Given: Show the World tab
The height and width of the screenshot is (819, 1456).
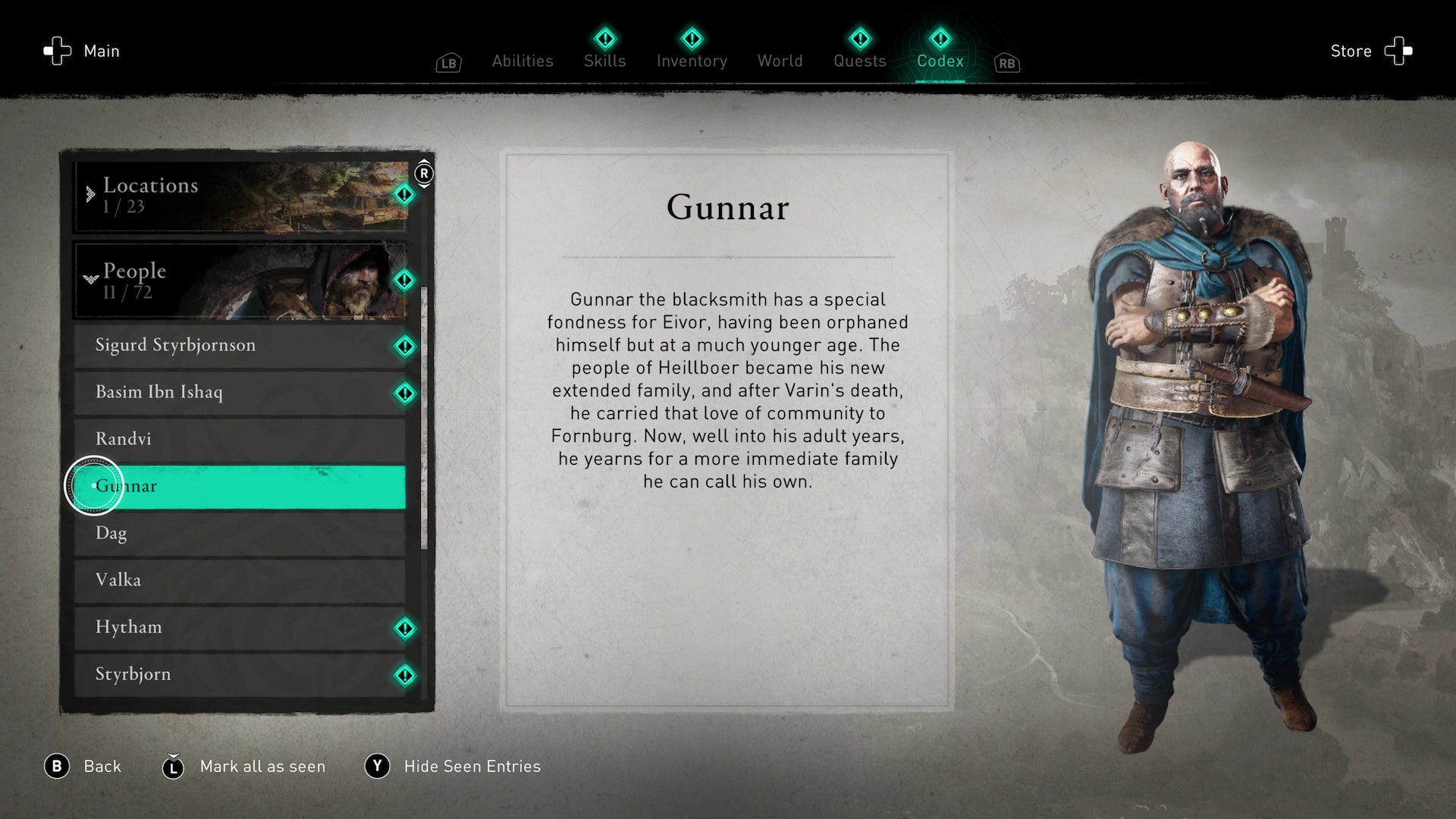Looking at the screenshot, I should [780, 61].
